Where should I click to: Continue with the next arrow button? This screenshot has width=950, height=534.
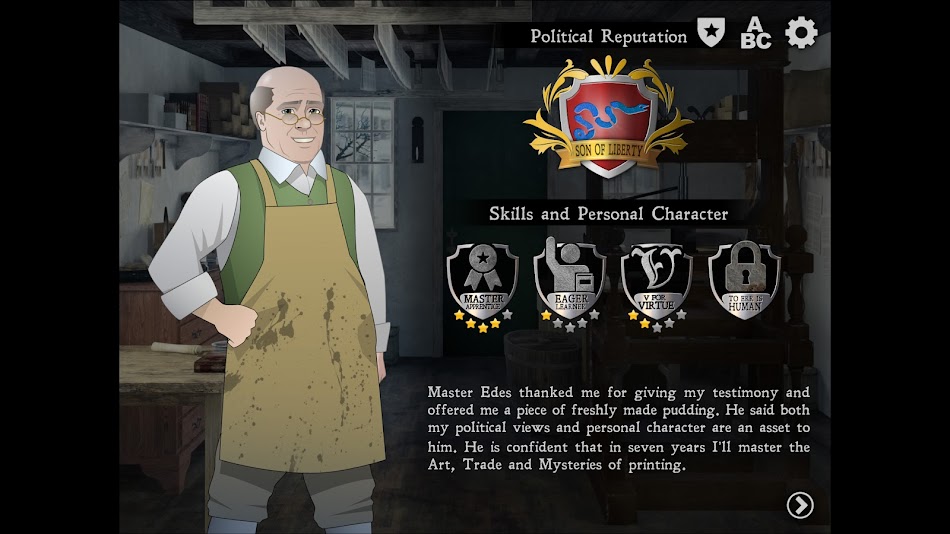[x=800, y=505]
